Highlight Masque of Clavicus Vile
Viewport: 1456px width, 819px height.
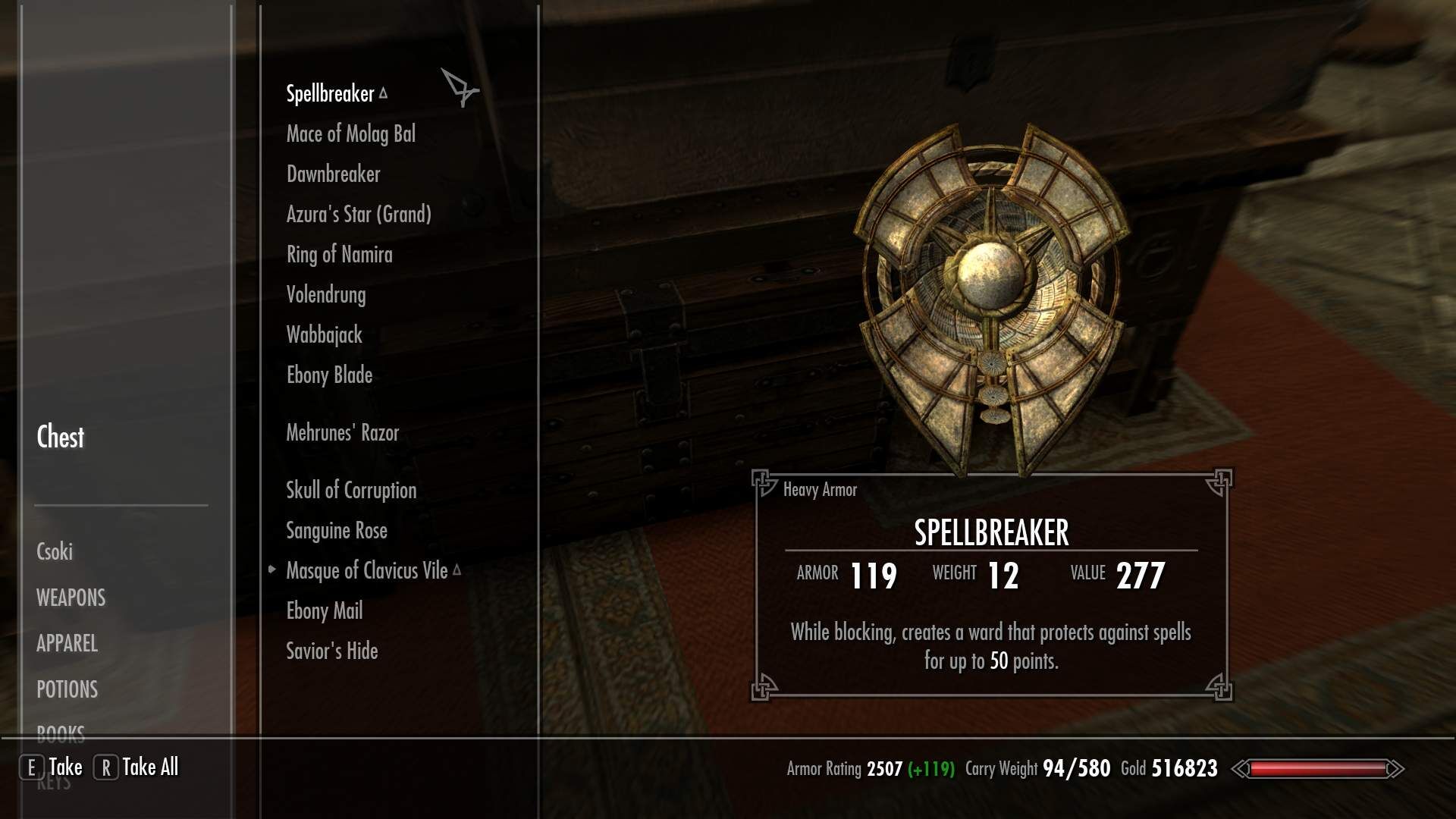366,571
